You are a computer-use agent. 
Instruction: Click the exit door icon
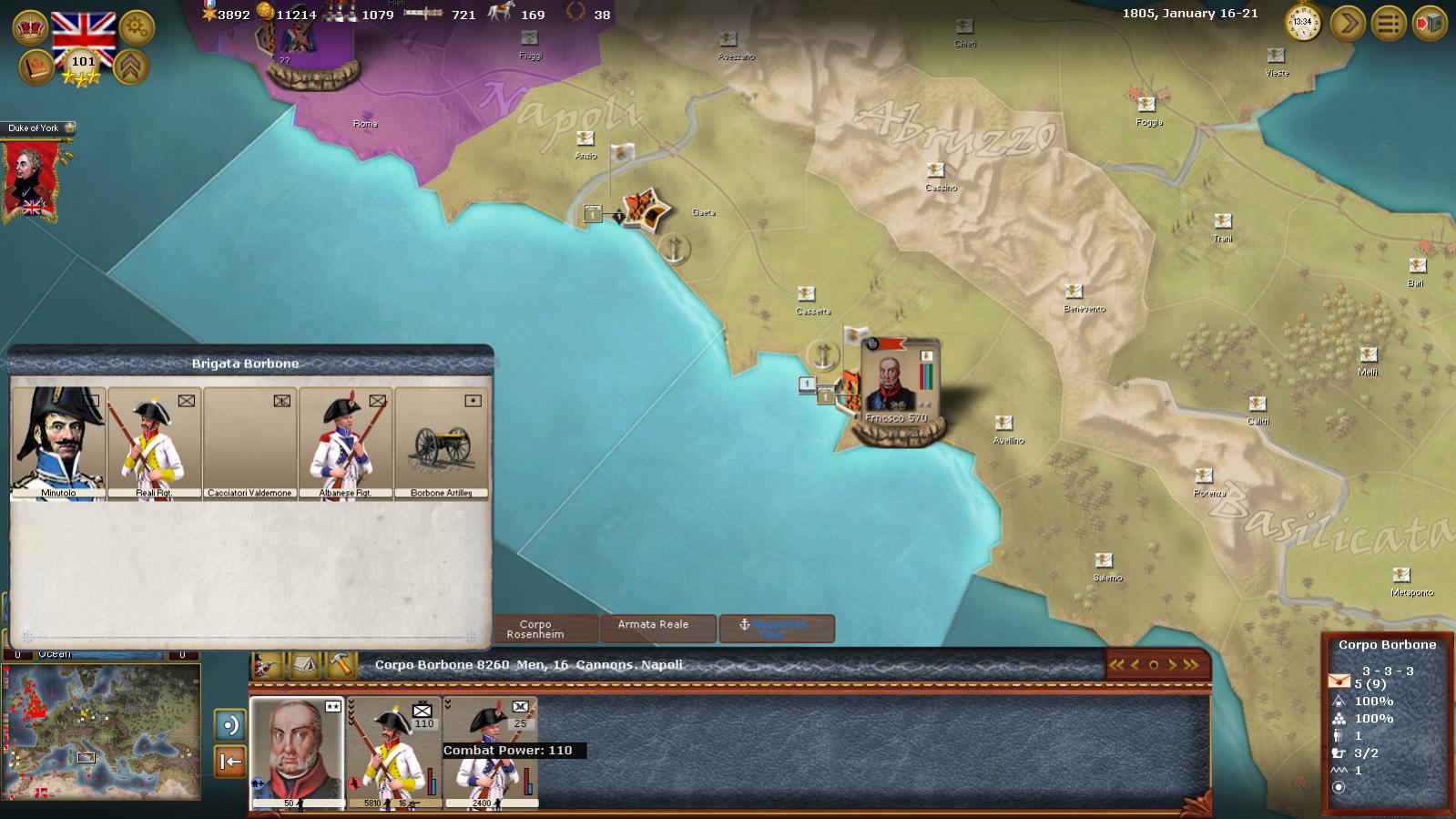pyautogui.click(x=1430, y=23)
